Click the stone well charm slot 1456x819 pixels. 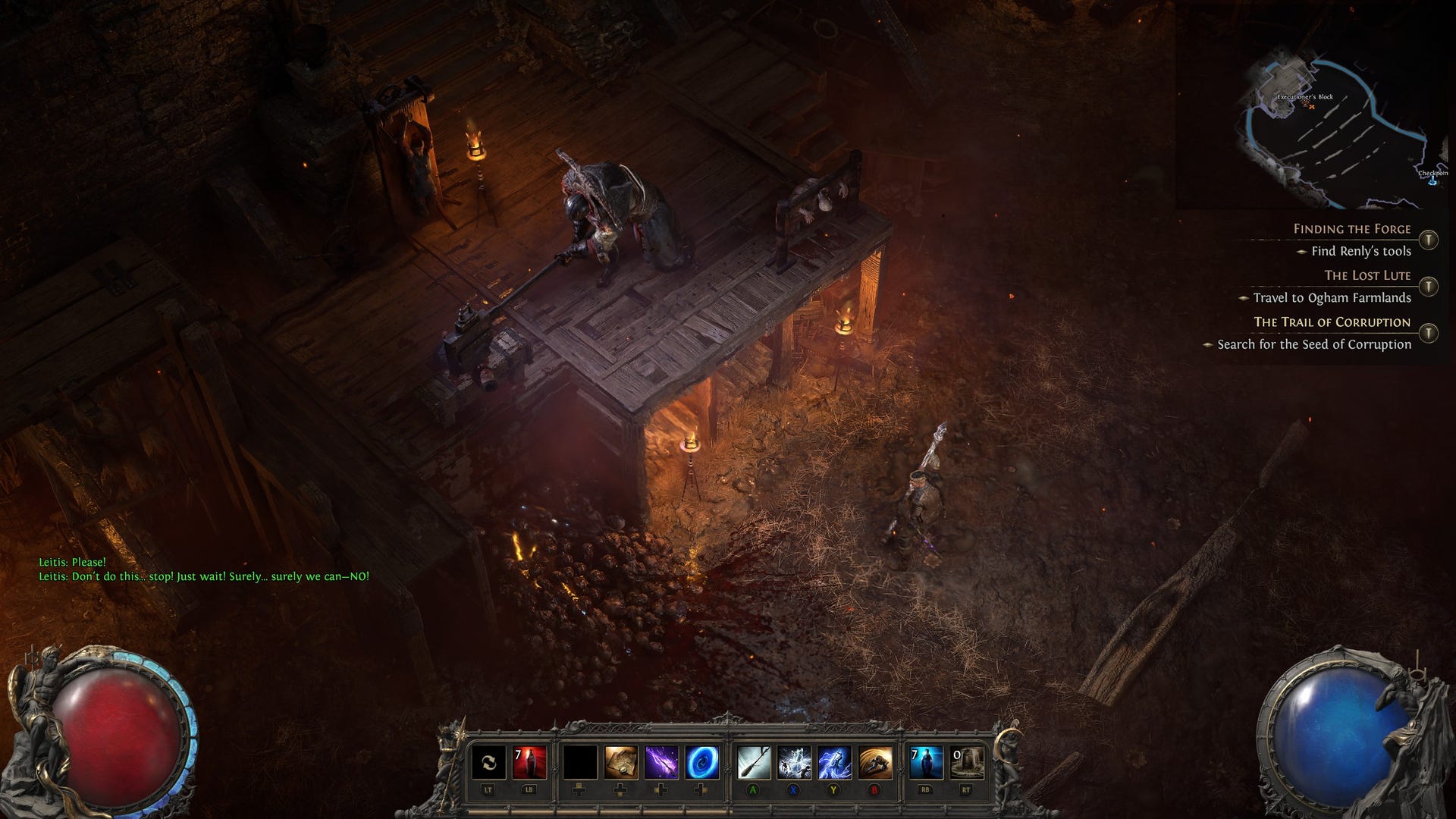(x=967, y=763)
